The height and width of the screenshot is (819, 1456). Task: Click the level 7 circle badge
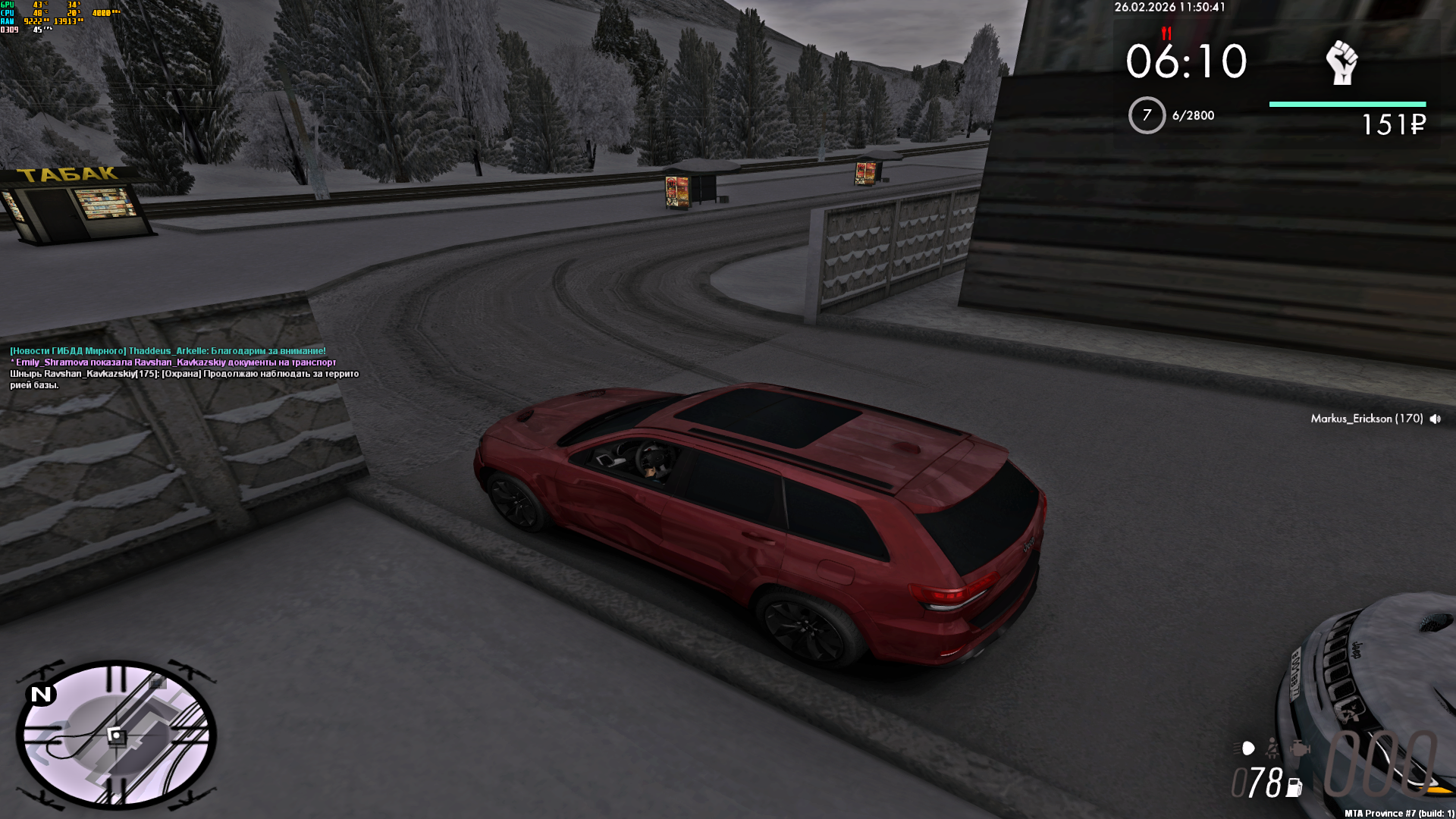[1147, 115]
